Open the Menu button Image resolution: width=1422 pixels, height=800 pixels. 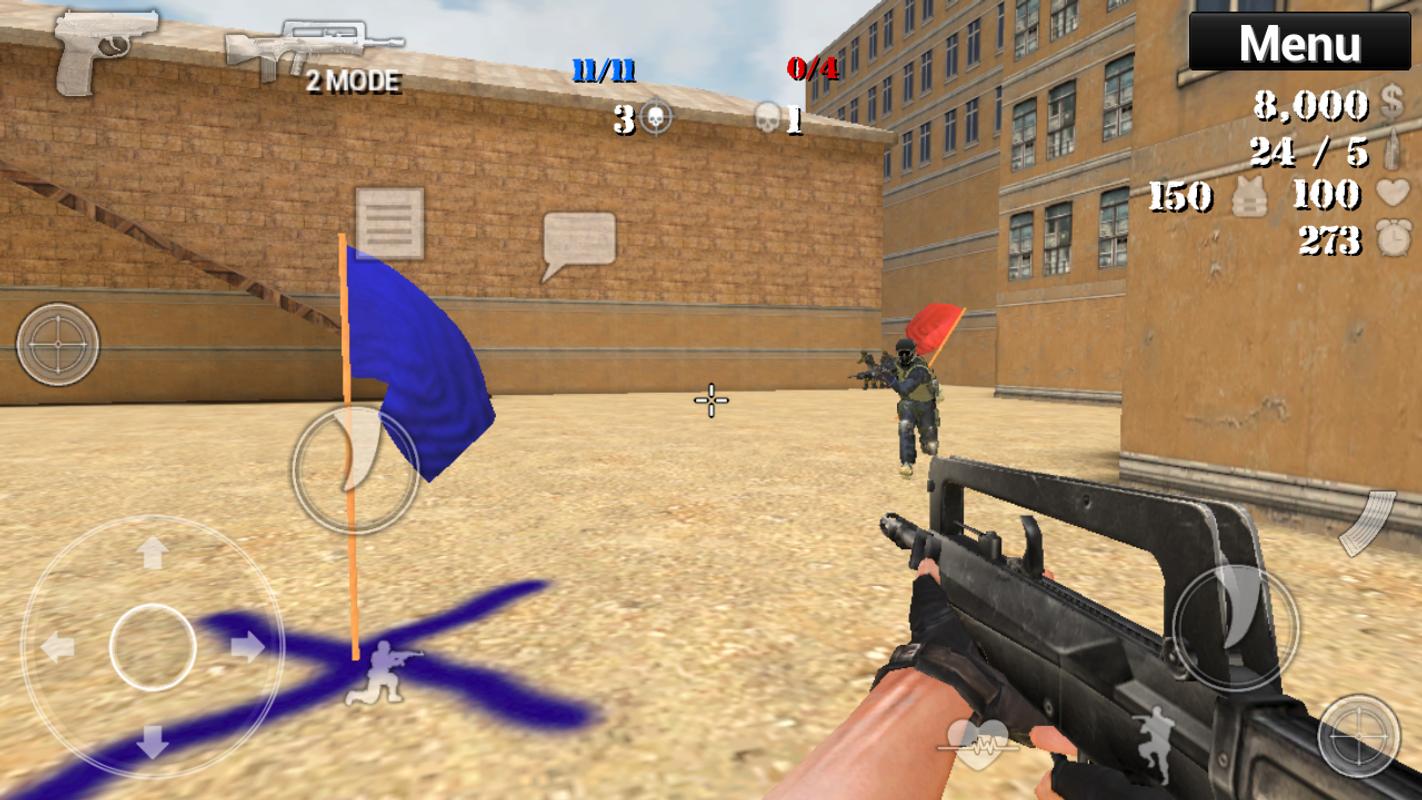point(1299,43)
